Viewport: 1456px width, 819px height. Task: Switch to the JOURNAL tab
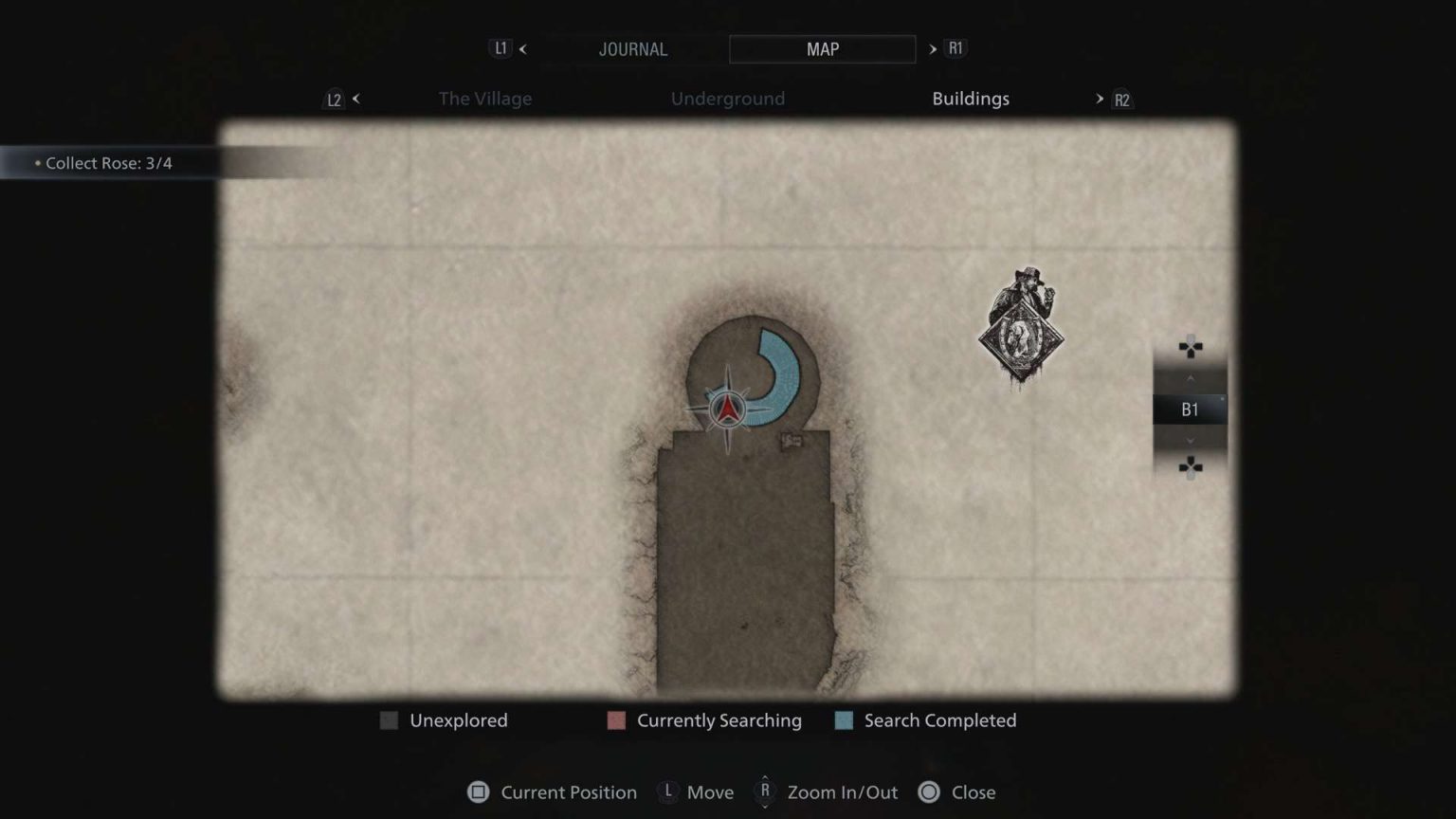click(633, 48)
